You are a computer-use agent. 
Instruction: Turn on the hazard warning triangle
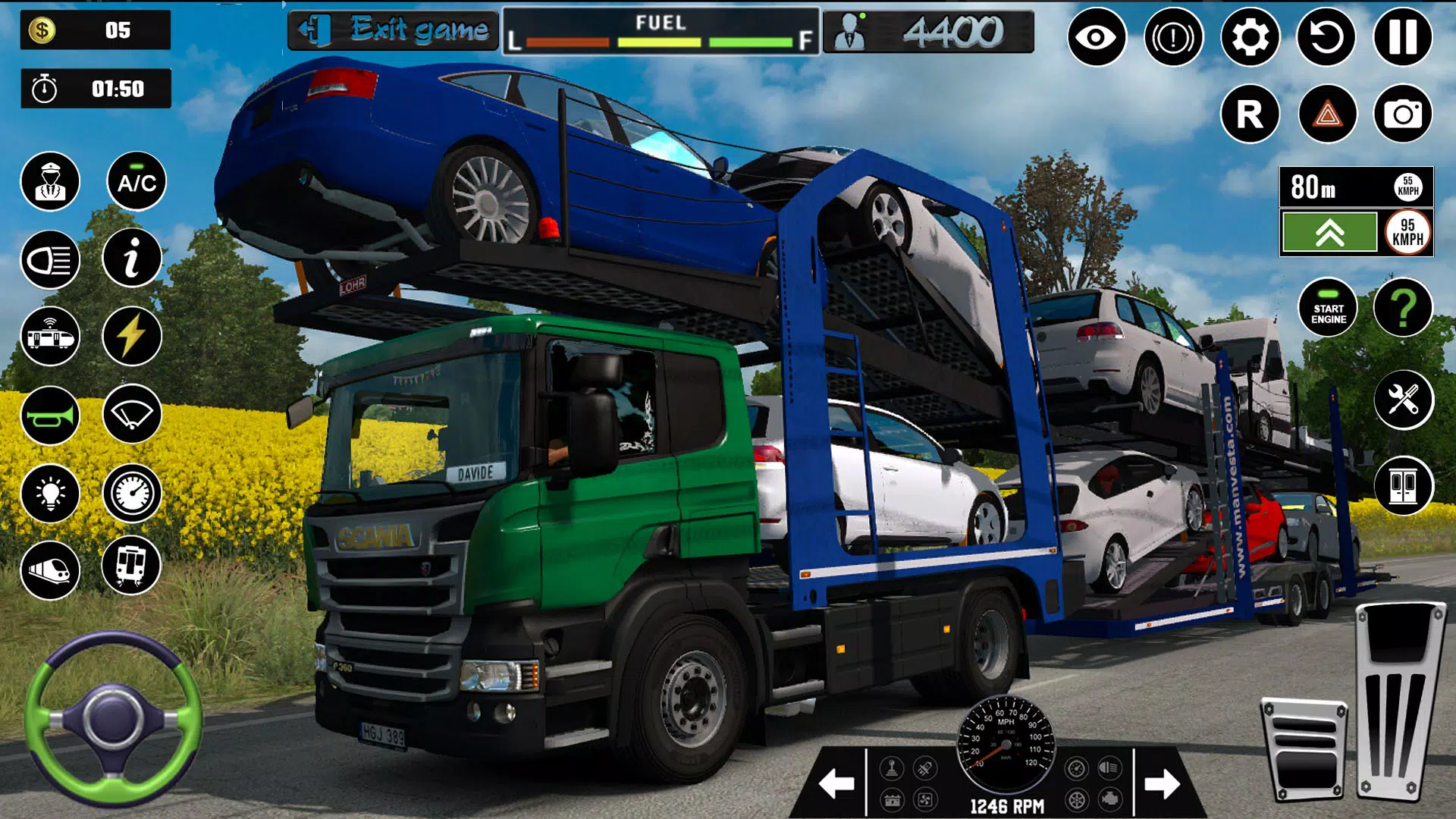pos(1327,115)
